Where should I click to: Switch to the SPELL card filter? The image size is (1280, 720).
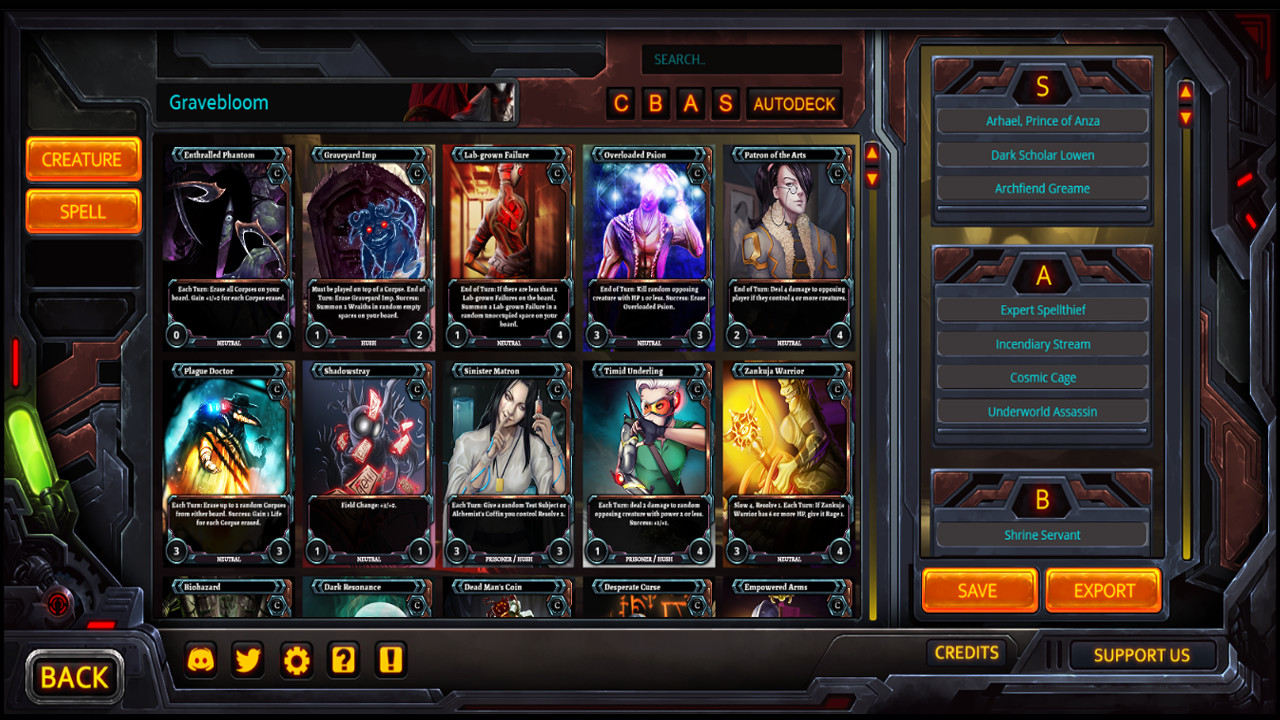pyautogui.click(x=83, y=212)
